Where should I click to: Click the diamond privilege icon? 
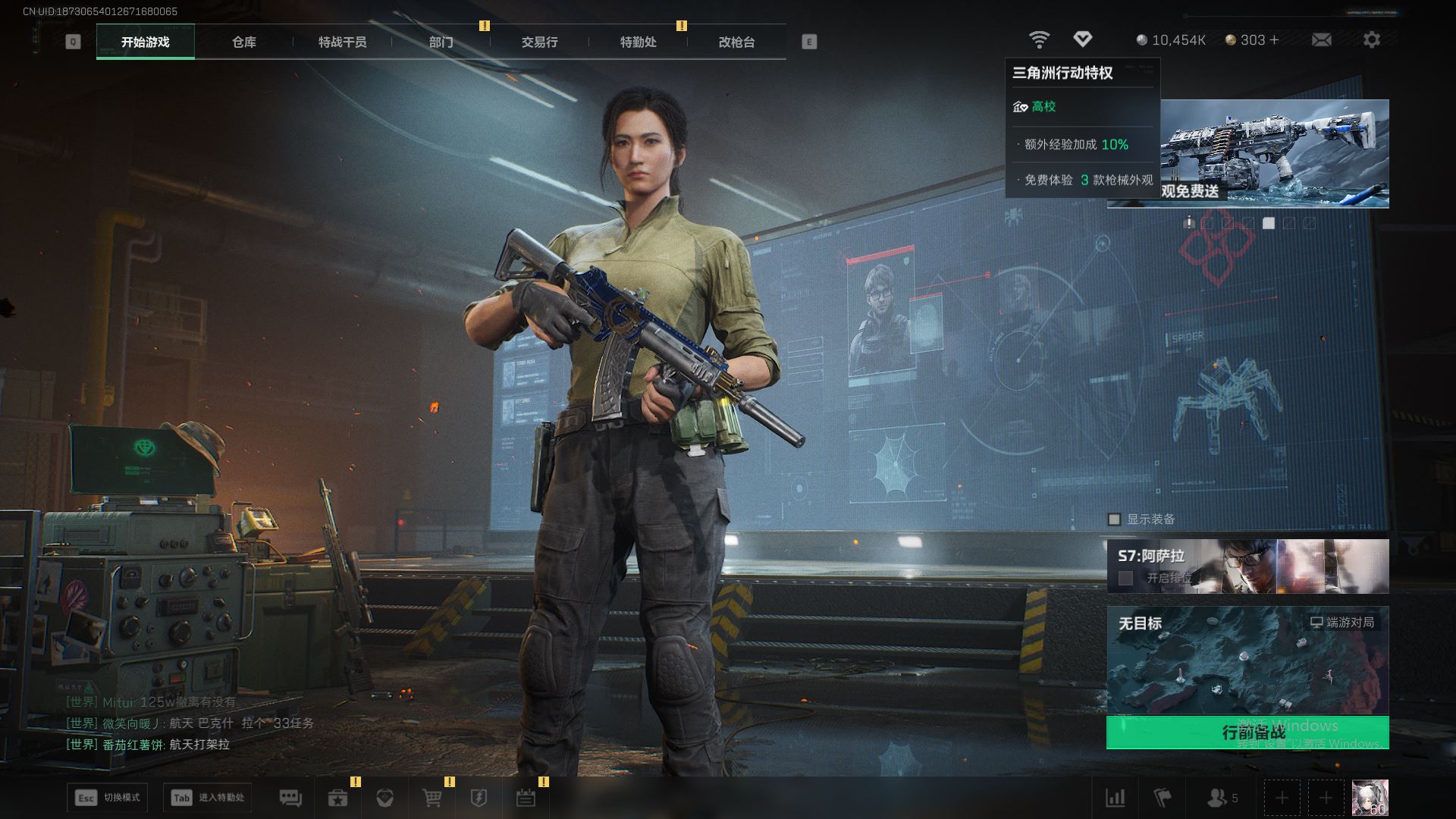(x=1082, y=39)
